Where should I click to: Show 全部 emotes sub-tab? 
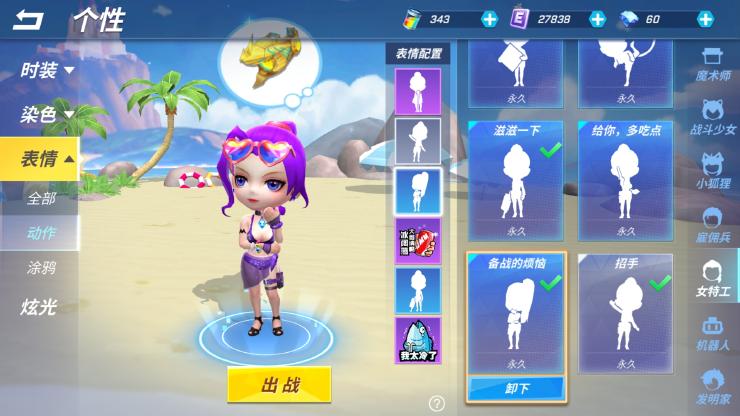[41, 198]
